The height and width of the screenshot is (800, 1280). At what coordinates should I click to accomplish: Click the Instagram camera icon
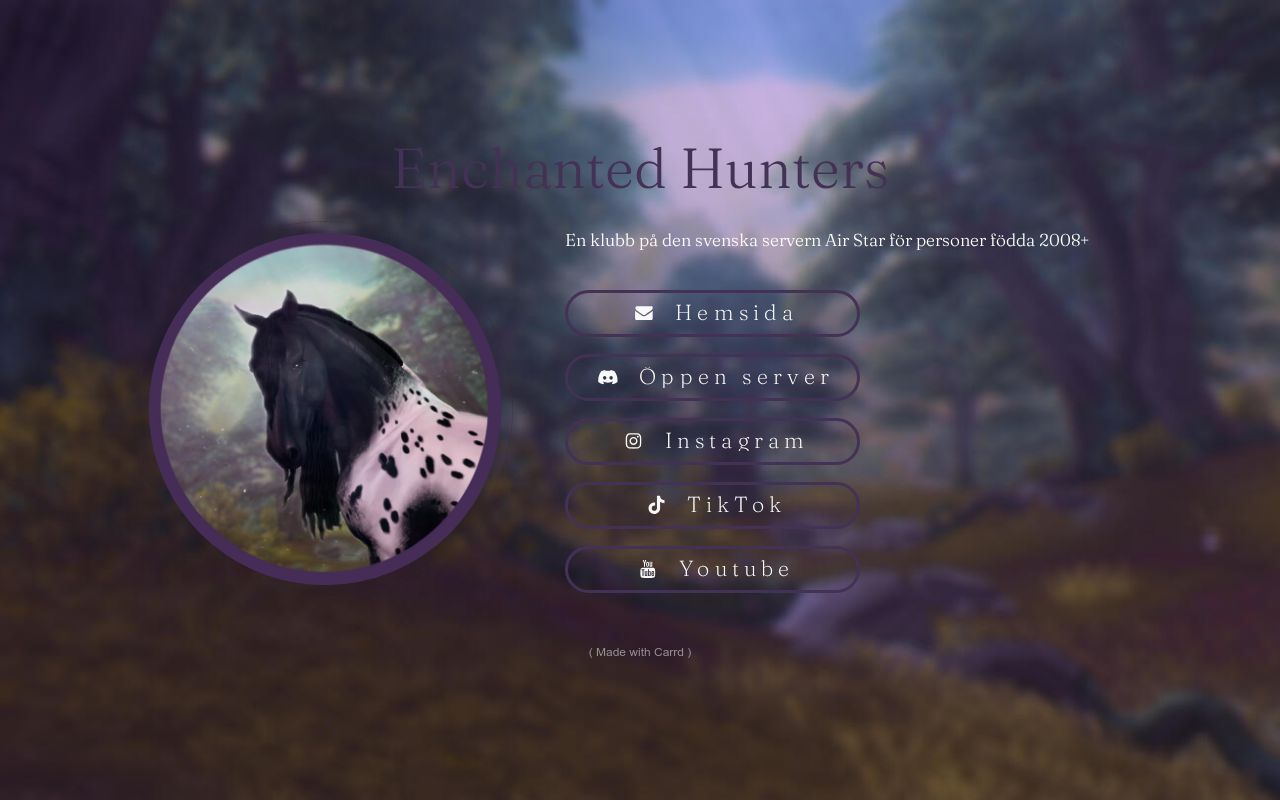point(634,440)
